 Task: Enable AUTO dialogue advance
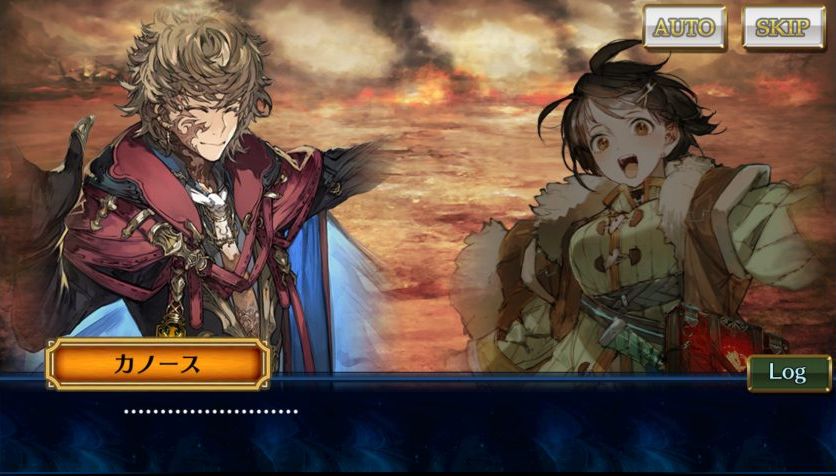[x=684, y=27]
